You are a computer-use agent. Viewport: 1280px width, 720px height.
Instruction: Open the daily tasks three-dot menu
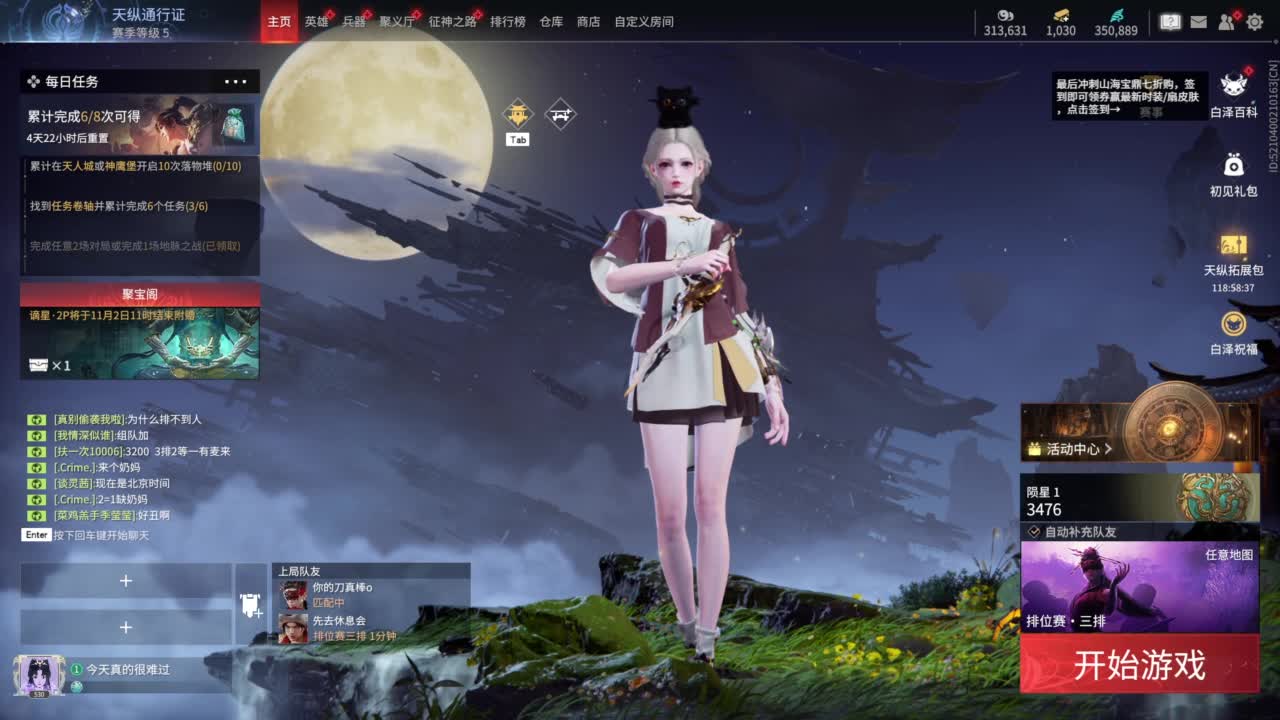pos(236,81)
